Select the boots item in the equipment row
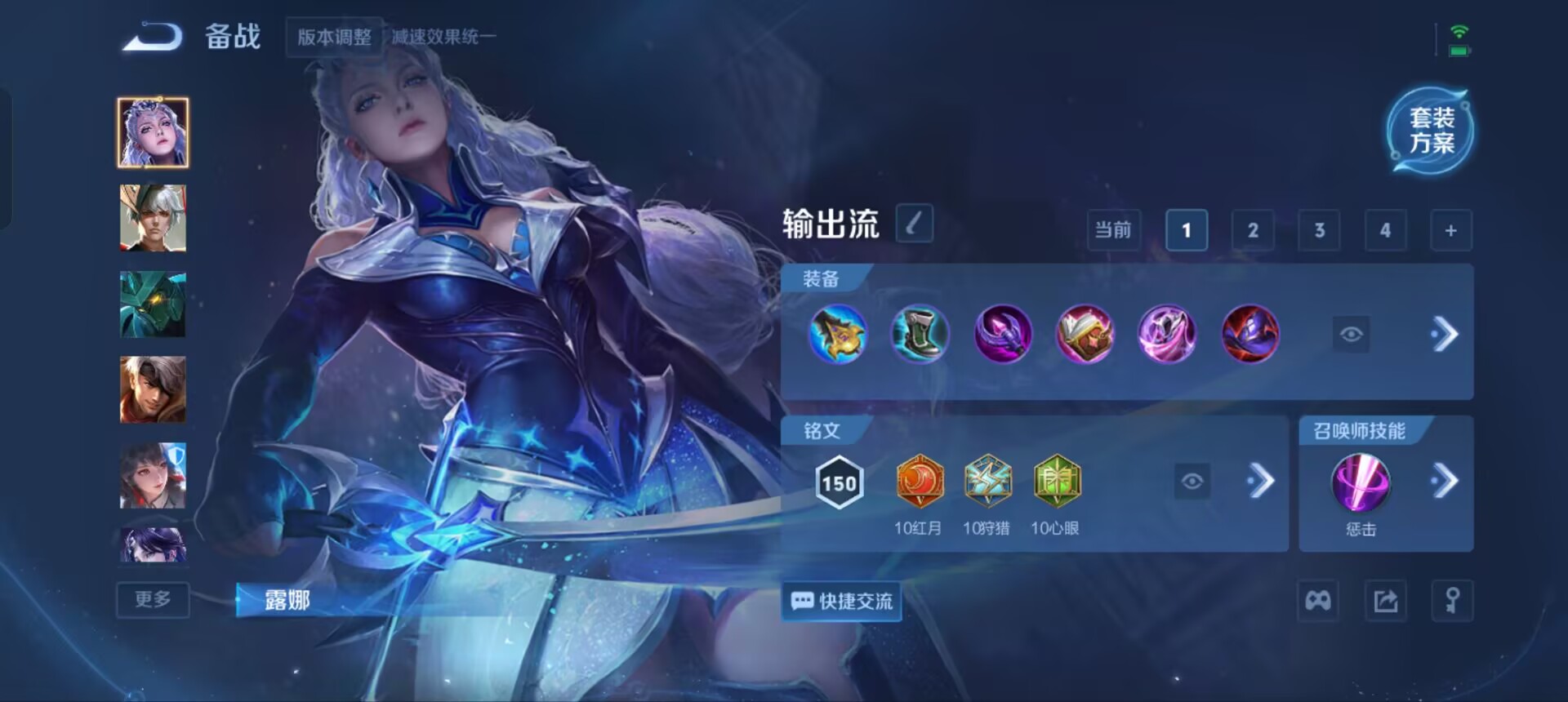This screenshot has height=702, width=1568. point(920,333)
